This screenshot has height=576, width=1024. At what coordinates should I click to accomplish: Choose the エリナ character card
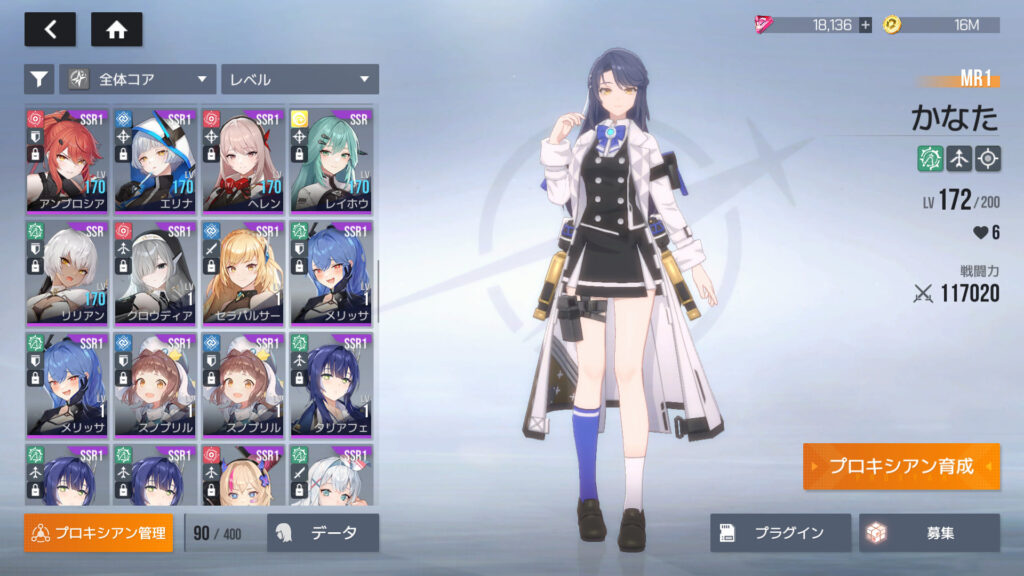tap(155, 160)
